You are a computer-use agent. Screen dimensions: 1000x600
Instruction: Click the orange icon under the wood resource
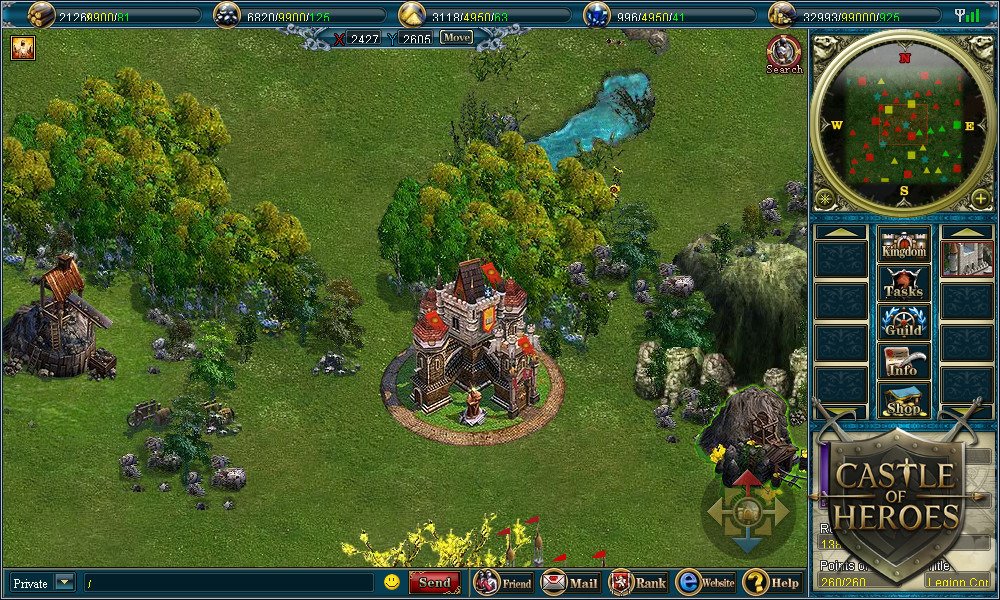coord(22,47)
